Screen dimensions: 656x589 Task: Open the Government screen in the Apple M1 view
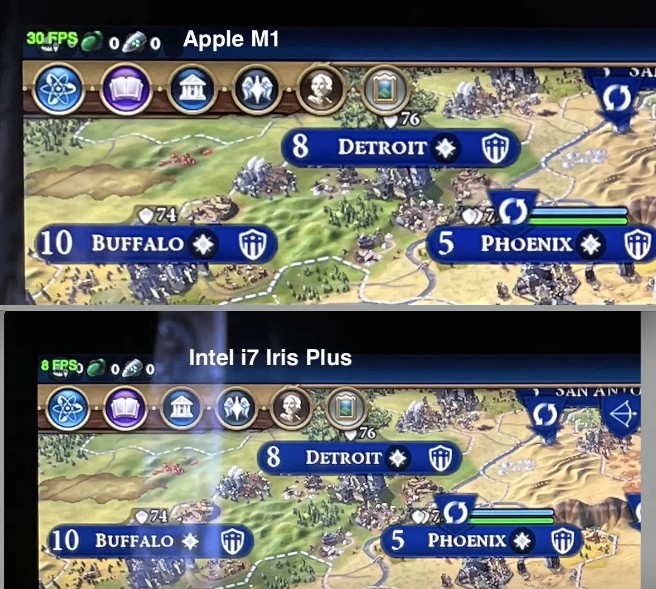pos(189,91)
